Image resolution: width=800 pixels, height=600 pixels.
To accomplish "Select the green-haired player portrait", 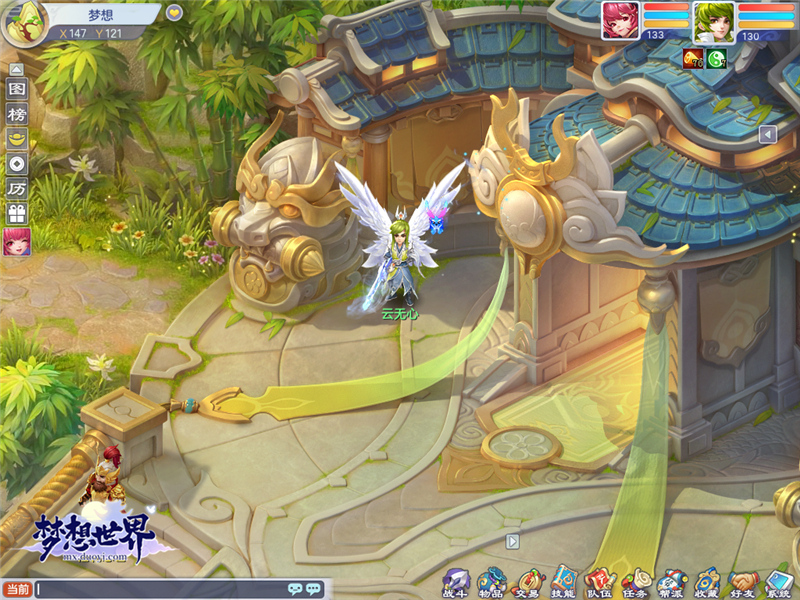I will point(713,21).
